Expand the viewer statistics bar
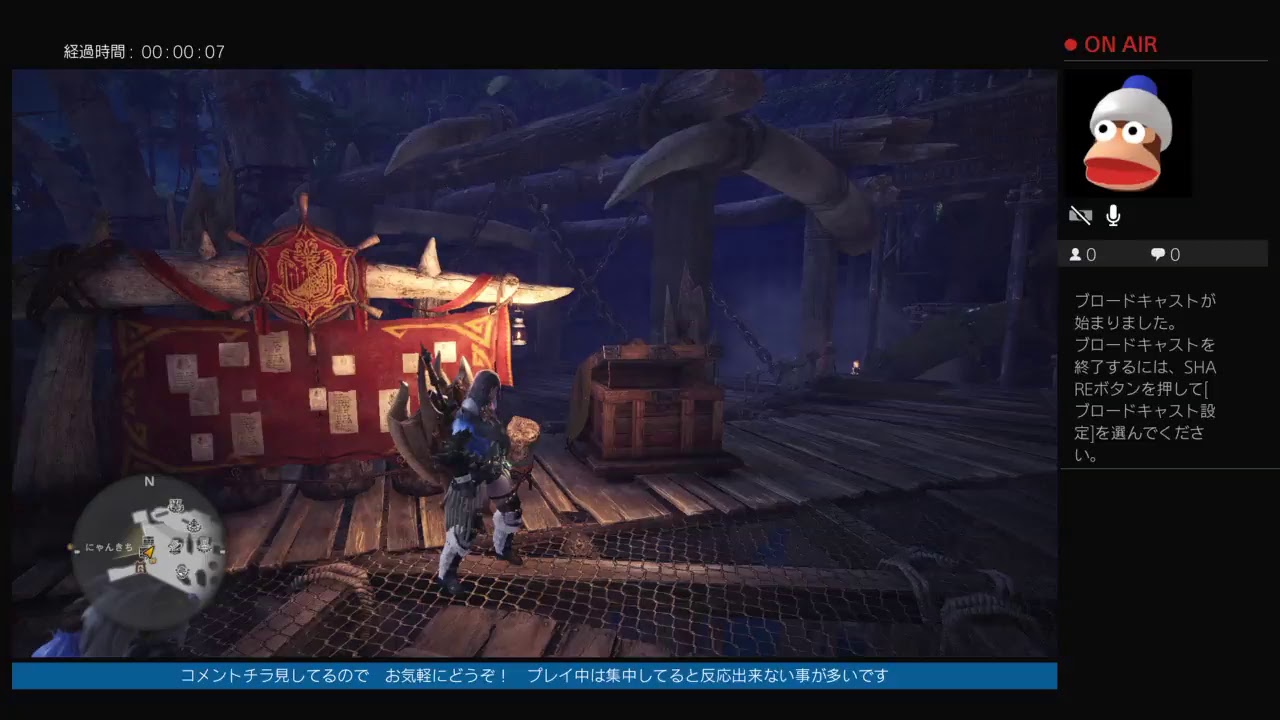 (x=1165, y=254)
